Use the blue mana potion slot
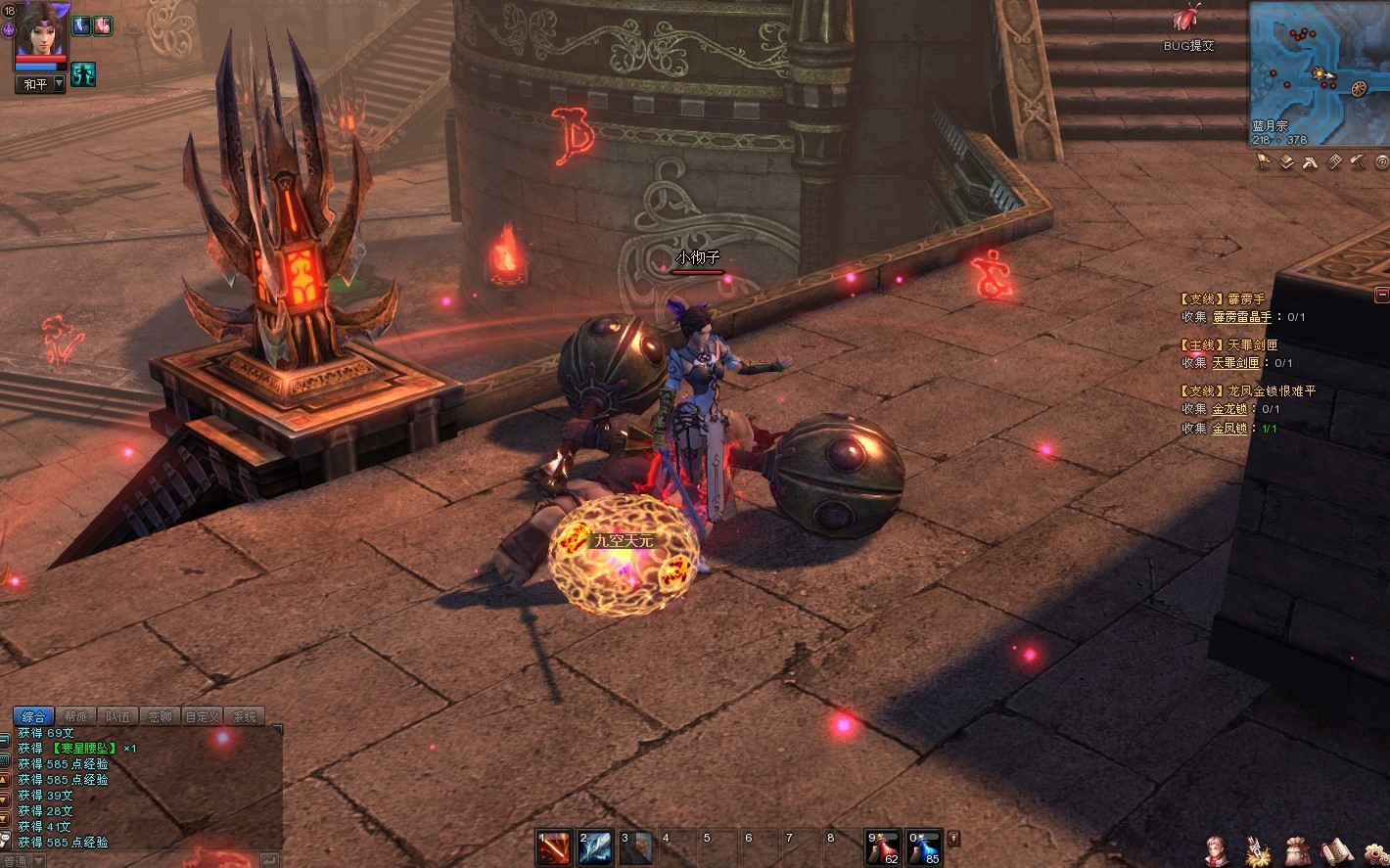Image resolution: width=1390 pixels, height=868 pixels. click(924, 847)
